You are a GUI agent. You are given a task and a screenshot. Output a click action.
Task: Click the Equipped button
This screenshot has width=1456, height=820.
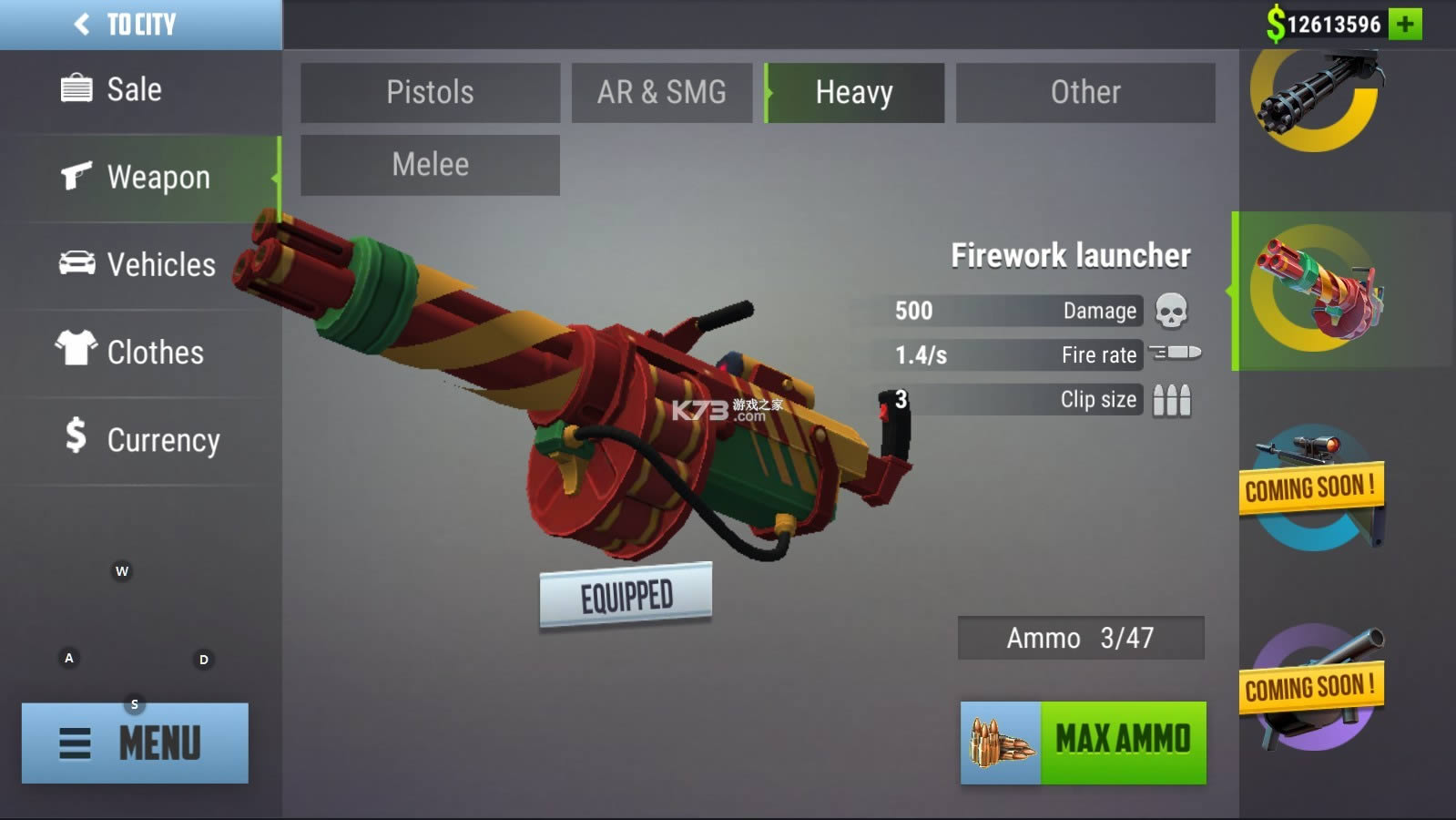pos(626,596)
